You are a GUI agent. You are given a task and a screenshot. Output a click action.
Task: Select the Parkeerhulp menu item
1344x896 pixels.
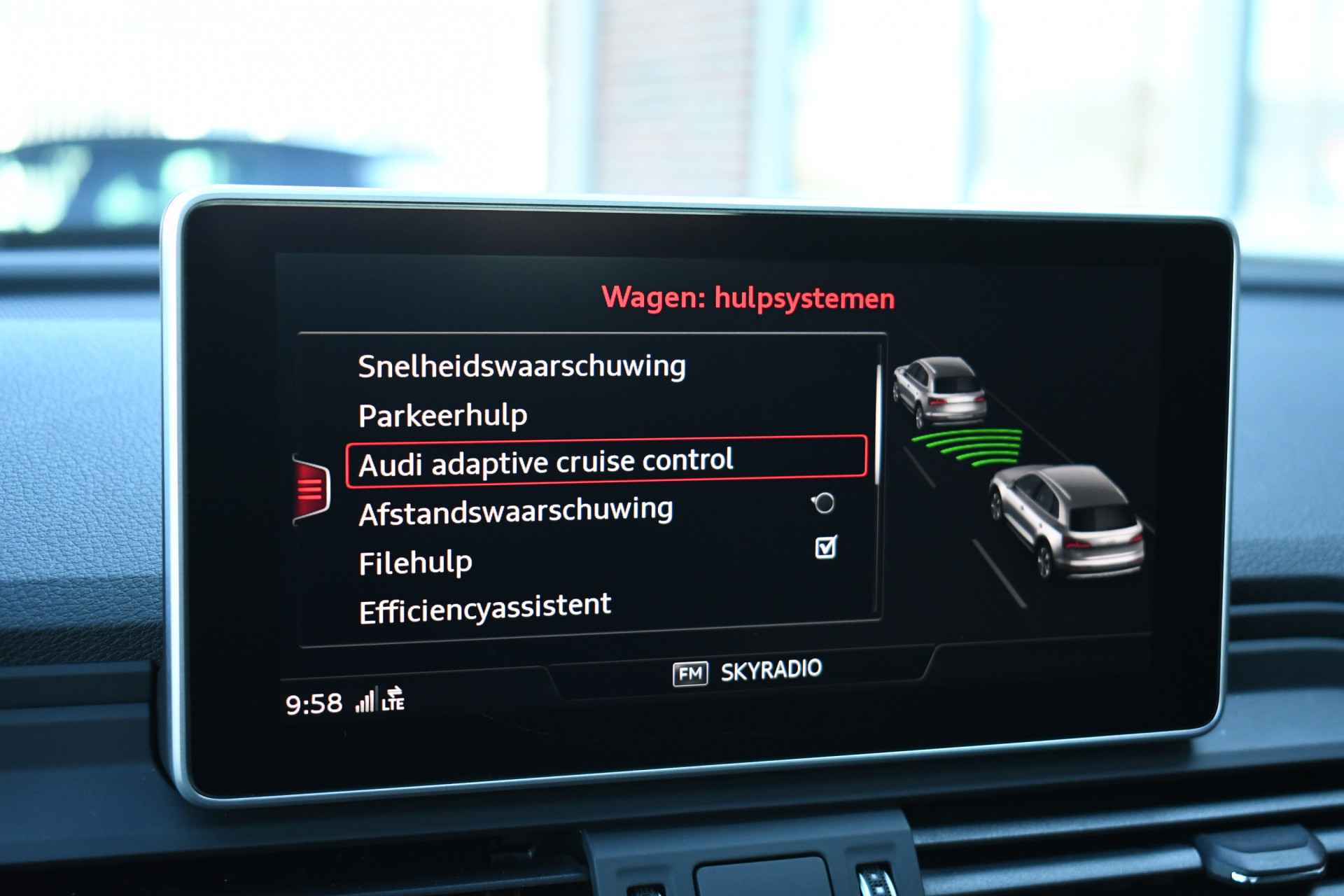point(442,416)
